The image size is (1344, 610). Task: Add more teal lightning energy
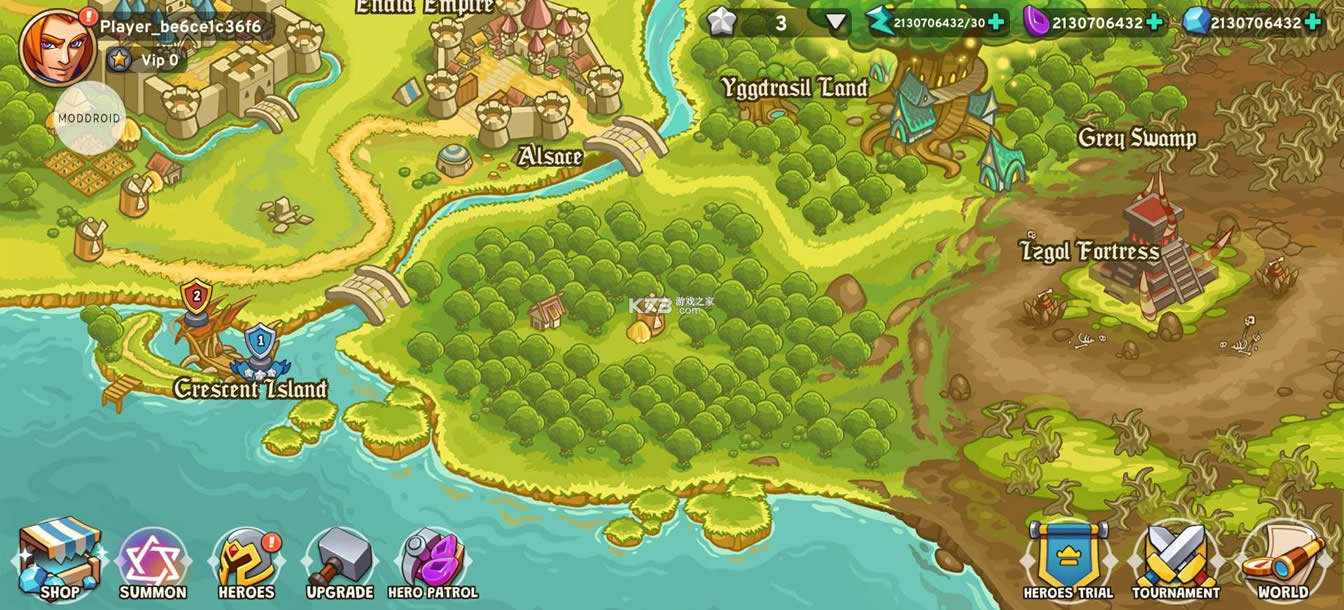click(x=996, y=22)
